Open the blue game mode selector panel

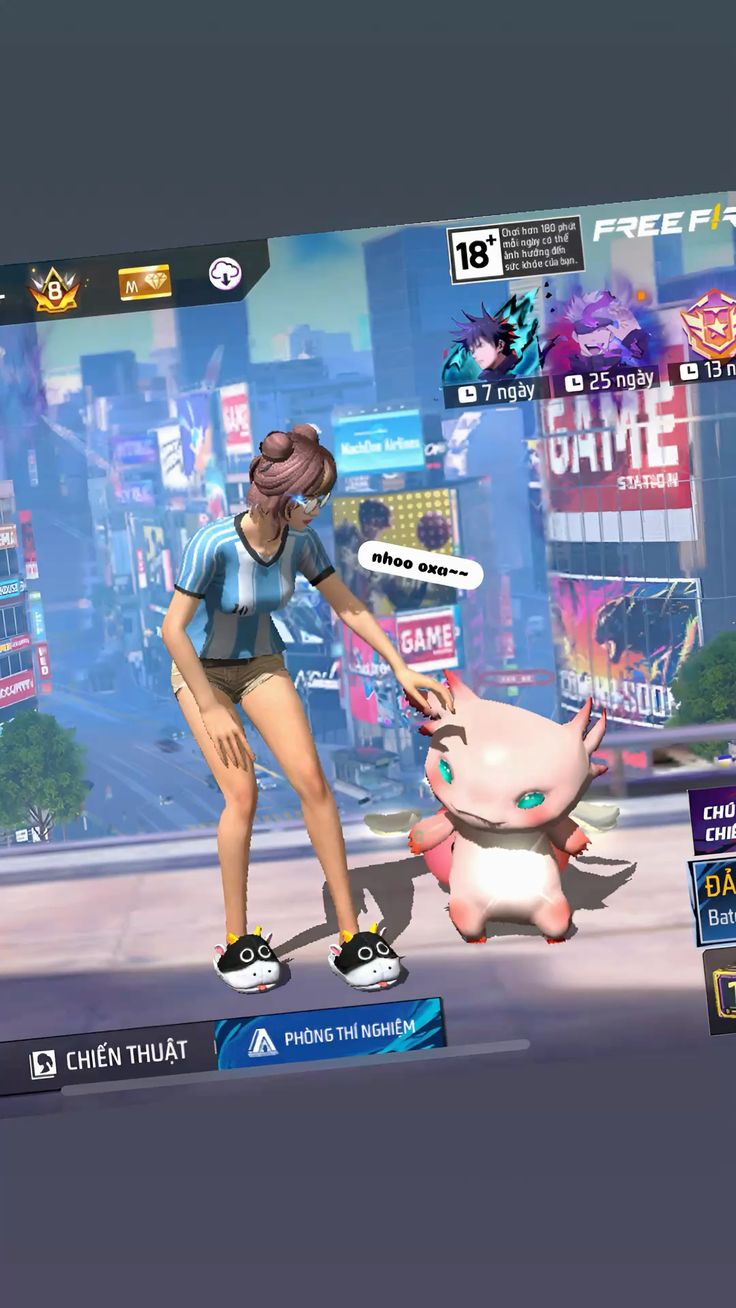point(716,901)
